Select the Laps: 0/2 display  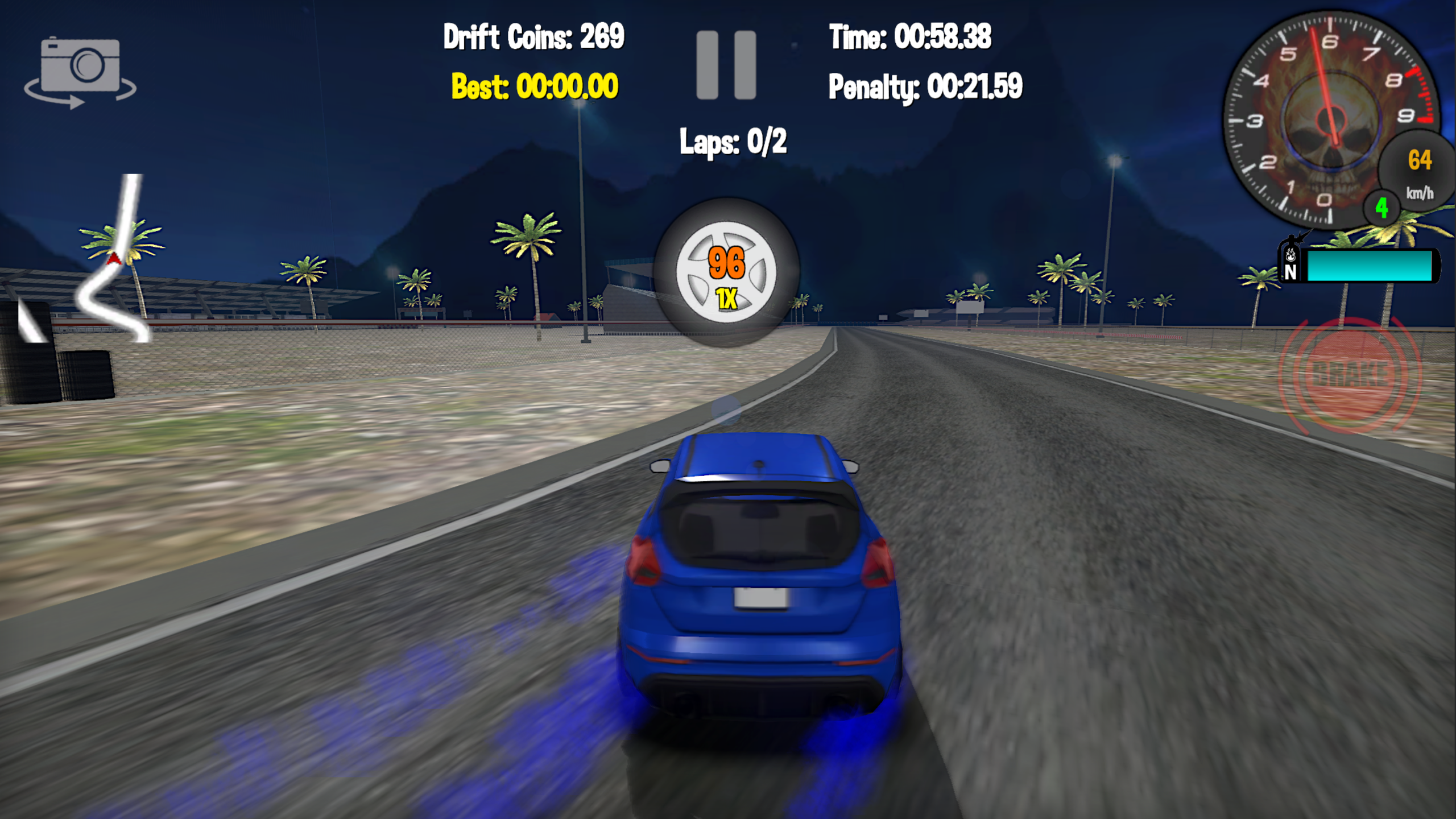pos(734,142)
